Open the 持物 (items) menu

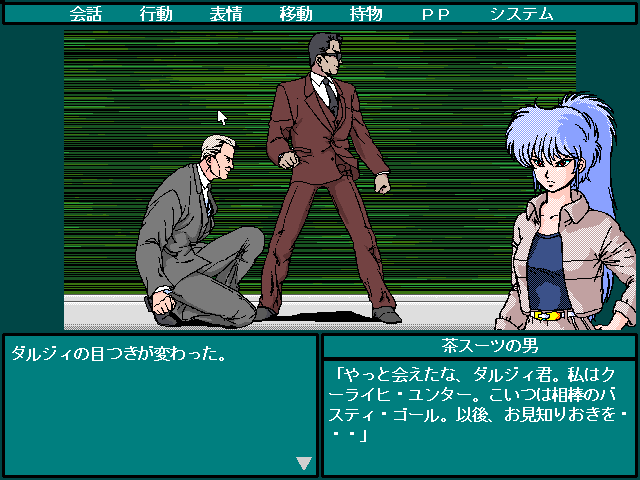(x=366, y=14)
